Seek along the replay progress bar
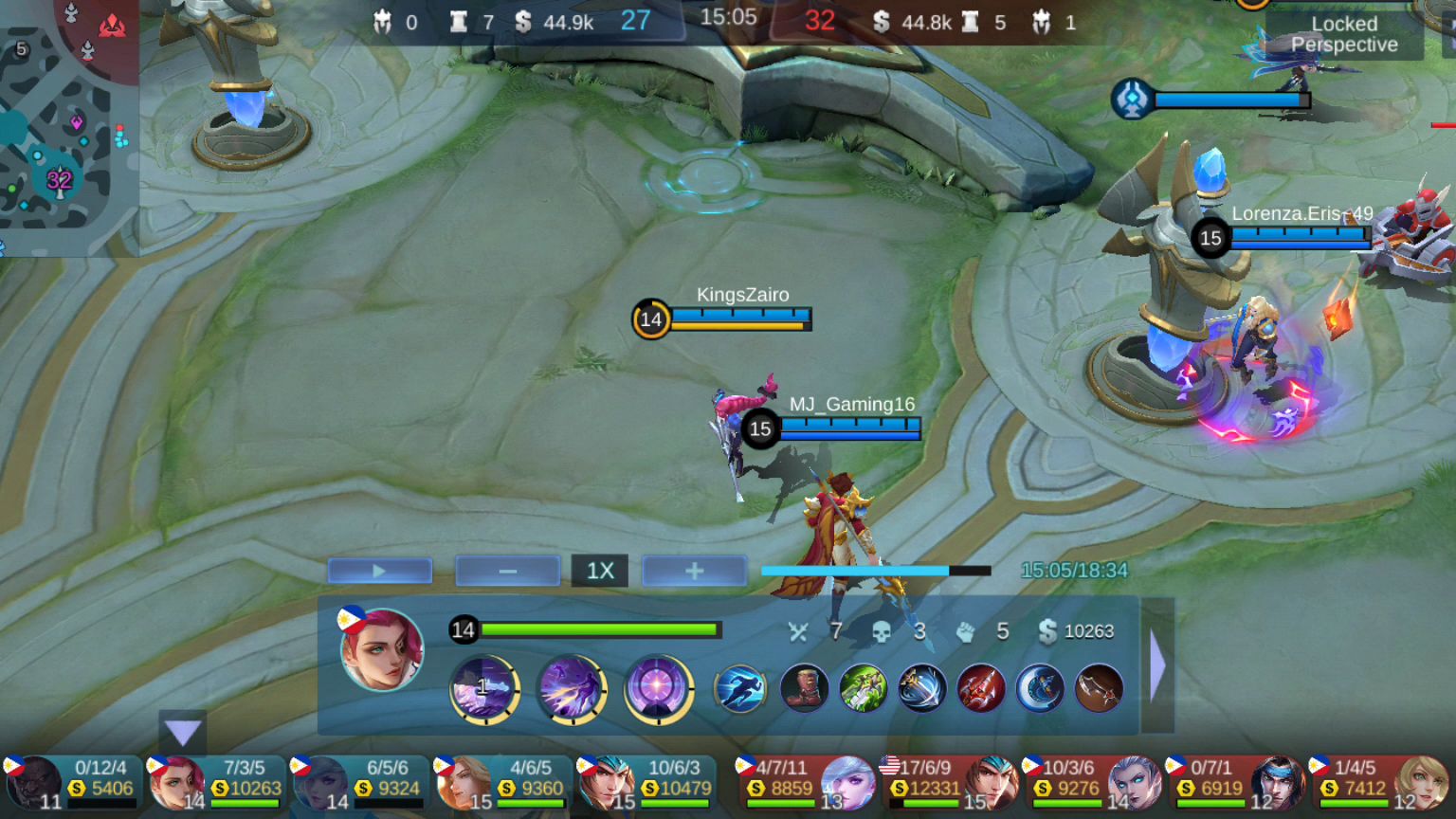 tap(875, 571)
